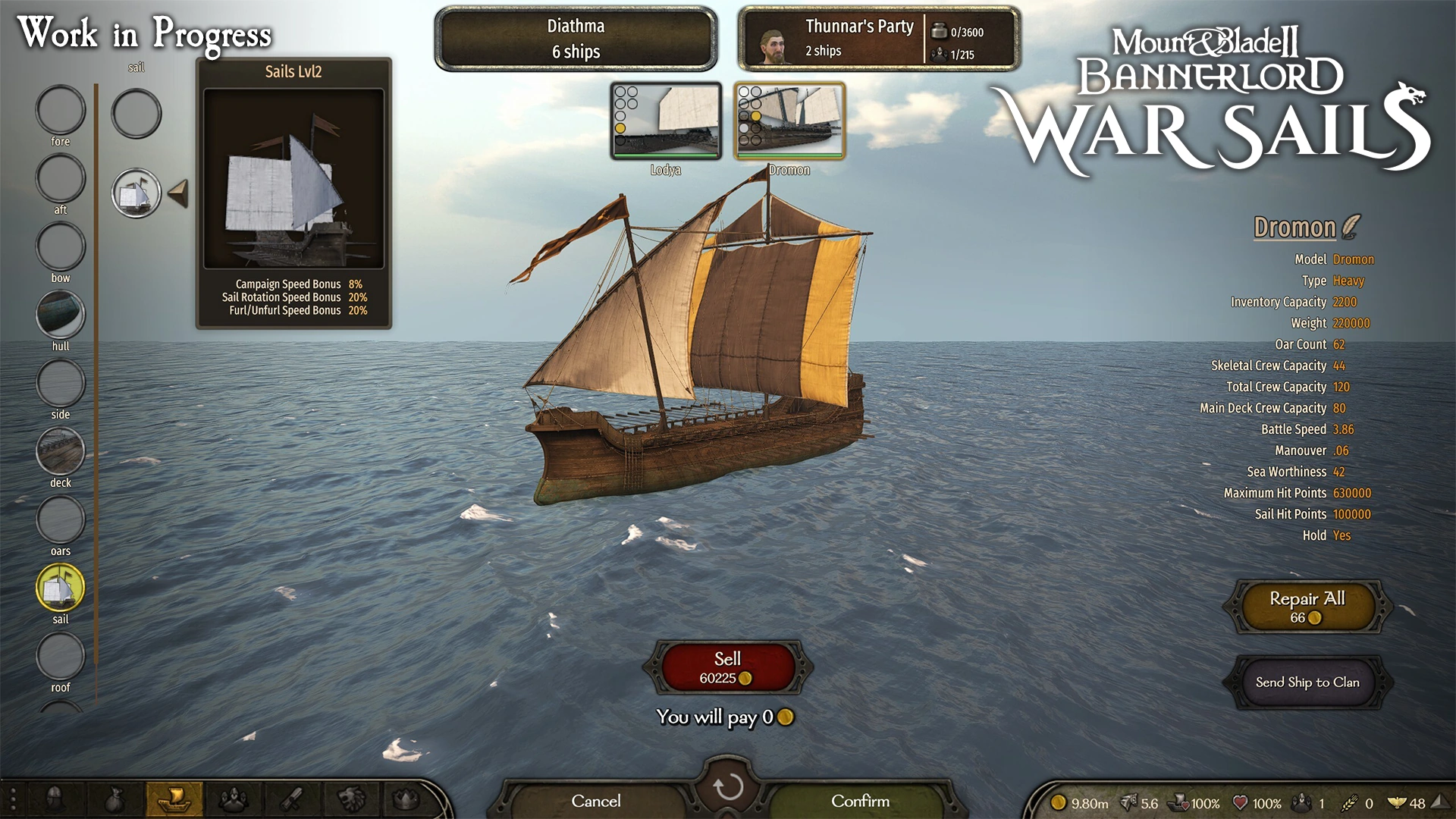This screenshot has width=1456, height=819.
Task: Select the Dromon ship tab
Action: 790,121
